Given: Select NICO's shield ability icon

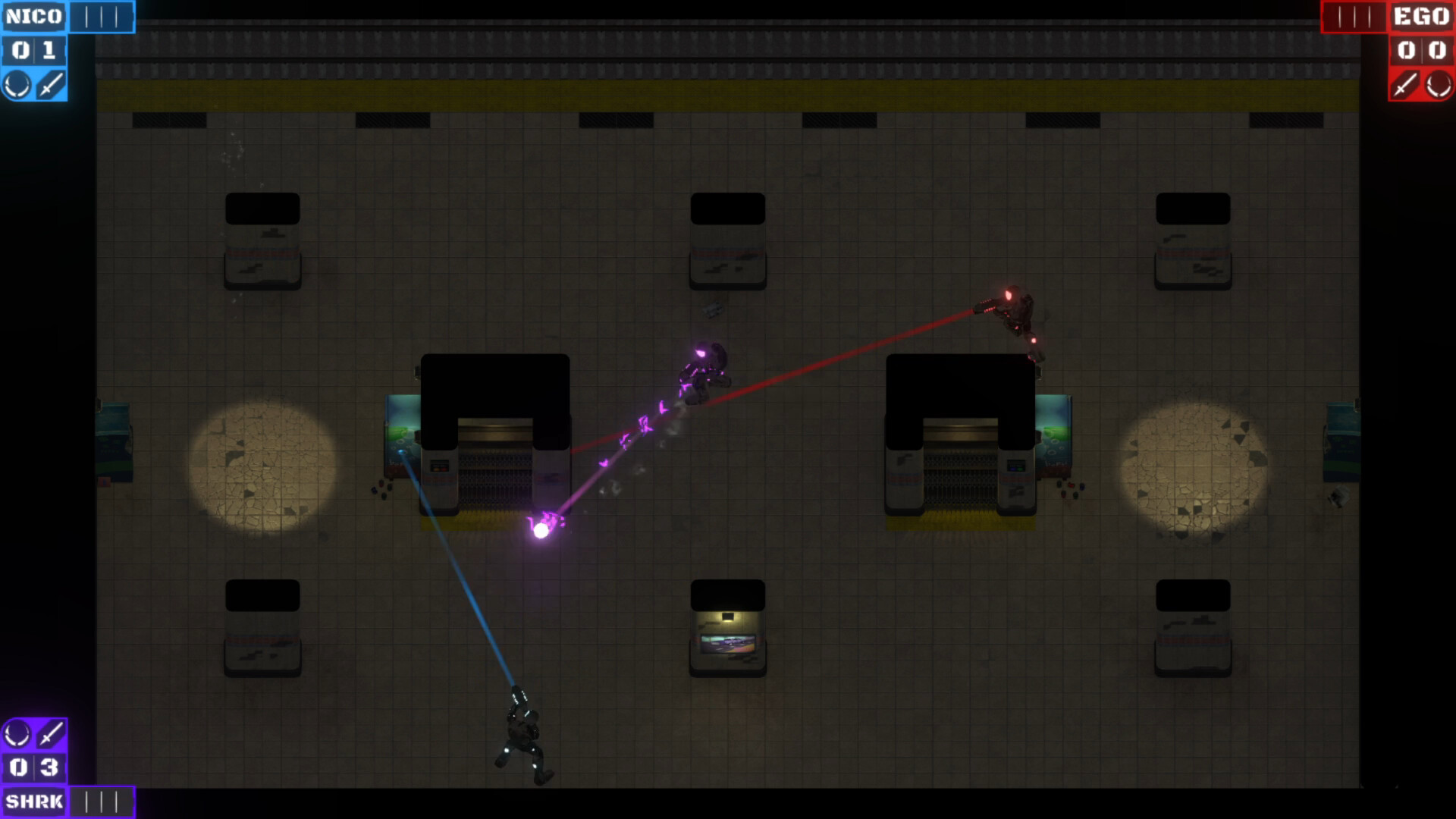Looking at the screenshot, I should tap(17, 85).
